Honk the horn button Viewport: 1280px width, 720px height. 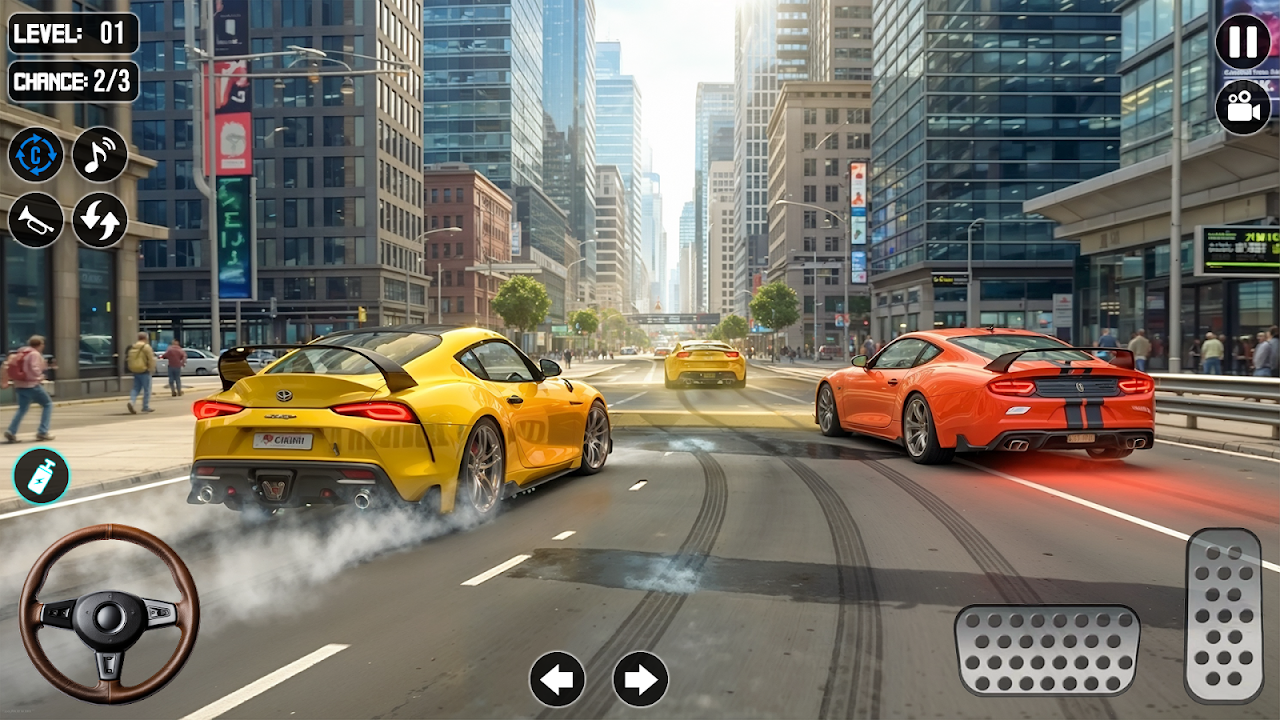click(36, 220)
